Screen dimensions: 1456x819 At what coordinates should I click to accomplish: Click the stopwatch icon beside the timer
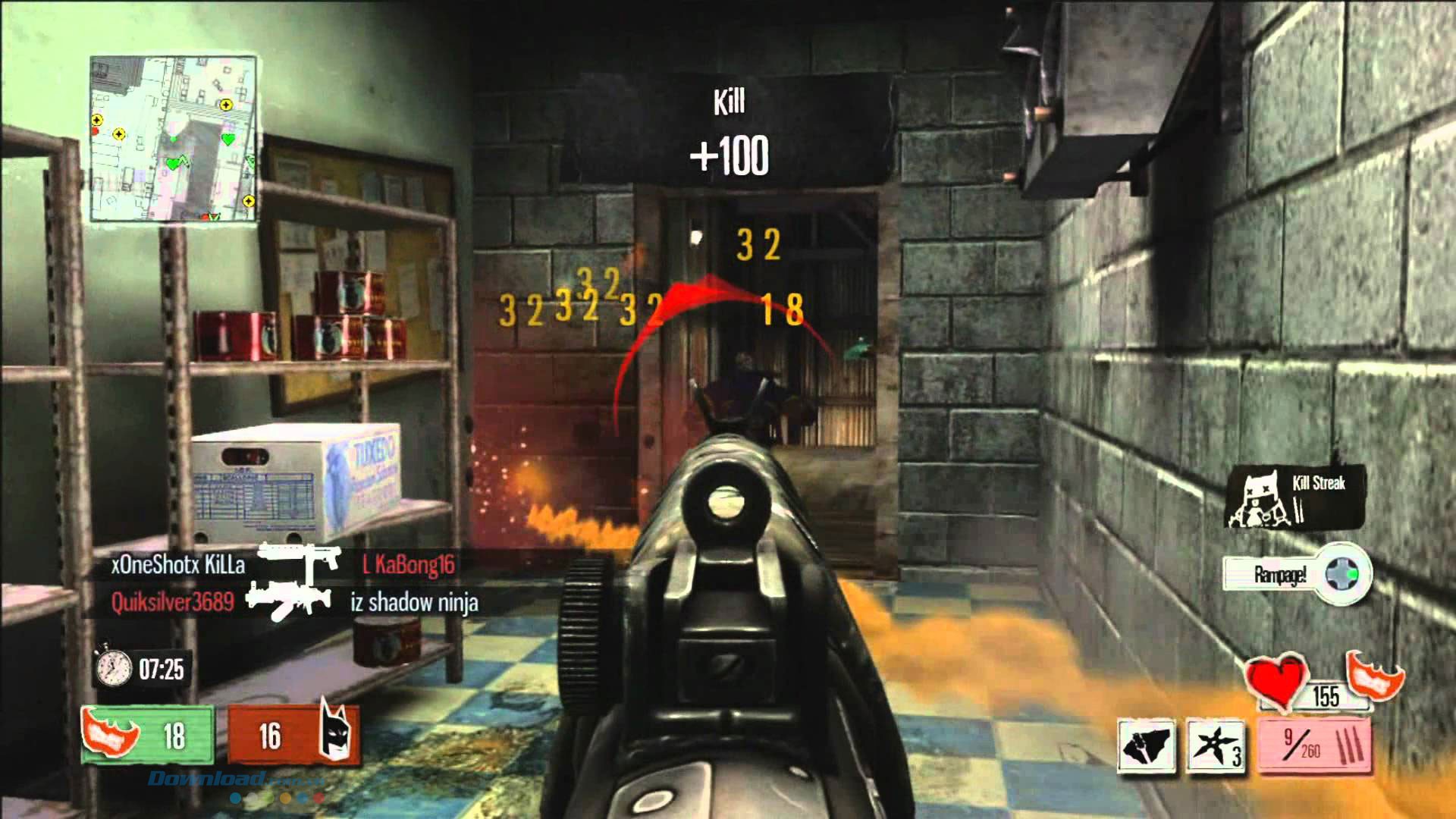point(112,669)
